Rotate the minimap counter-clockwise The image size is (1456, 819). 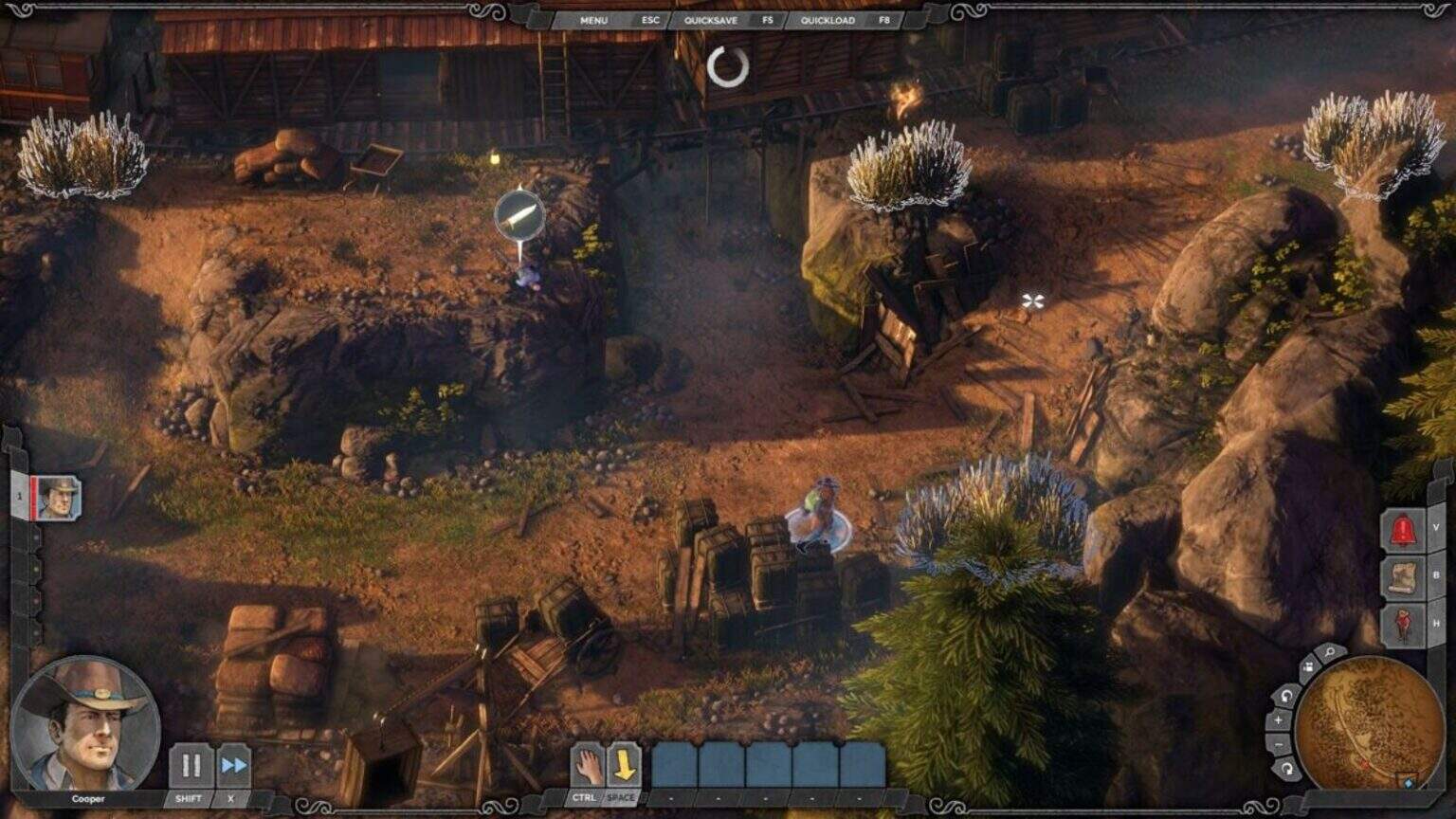[1285, 695]
